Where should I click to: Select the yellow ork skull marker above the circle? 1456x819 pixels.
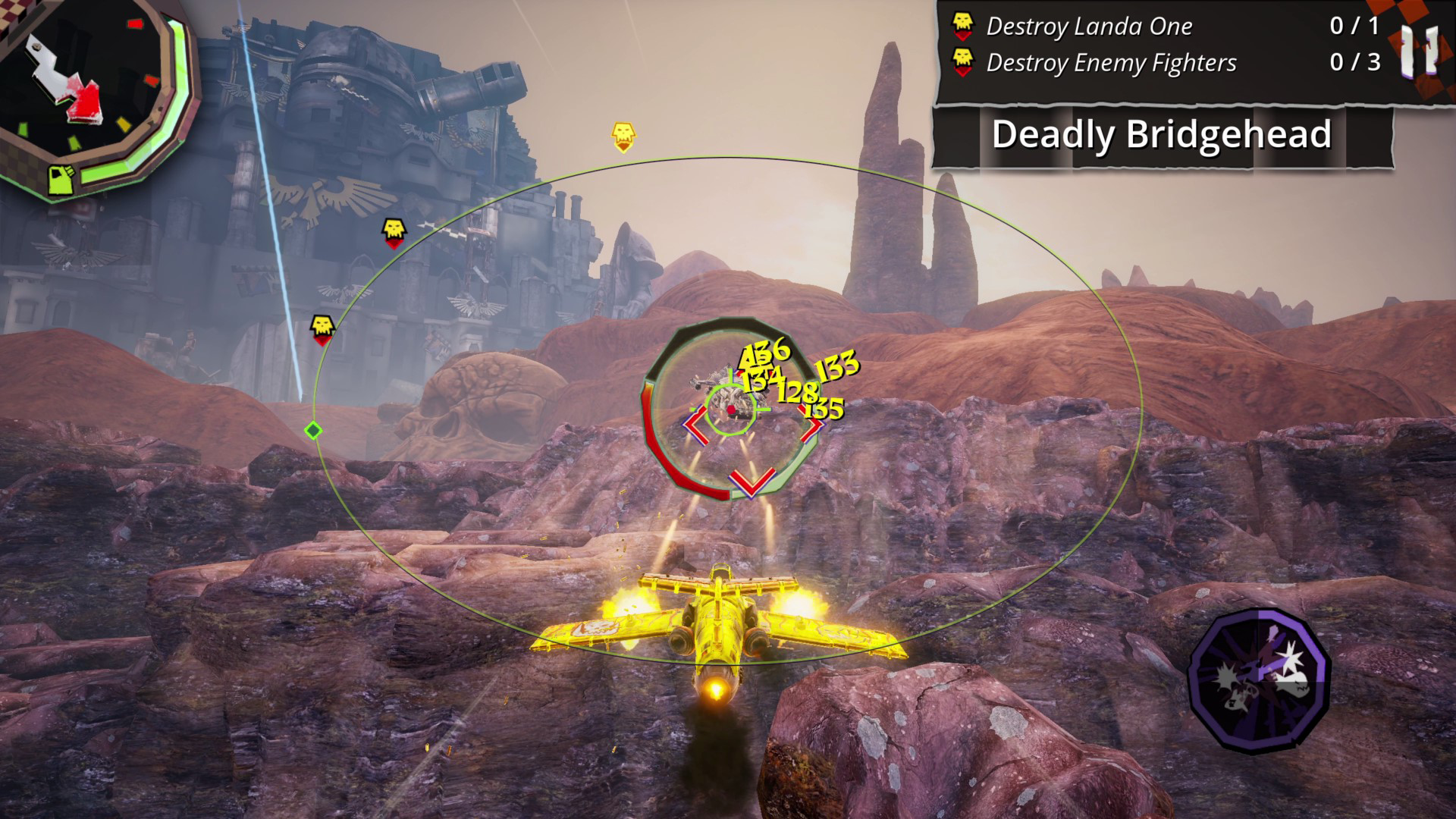(x=623, y=133)
